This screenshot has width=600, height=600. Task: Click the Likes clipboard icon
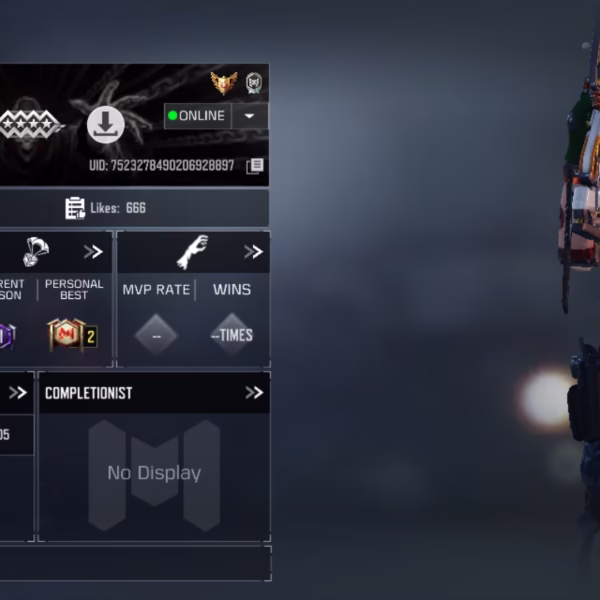coord(75,208)
